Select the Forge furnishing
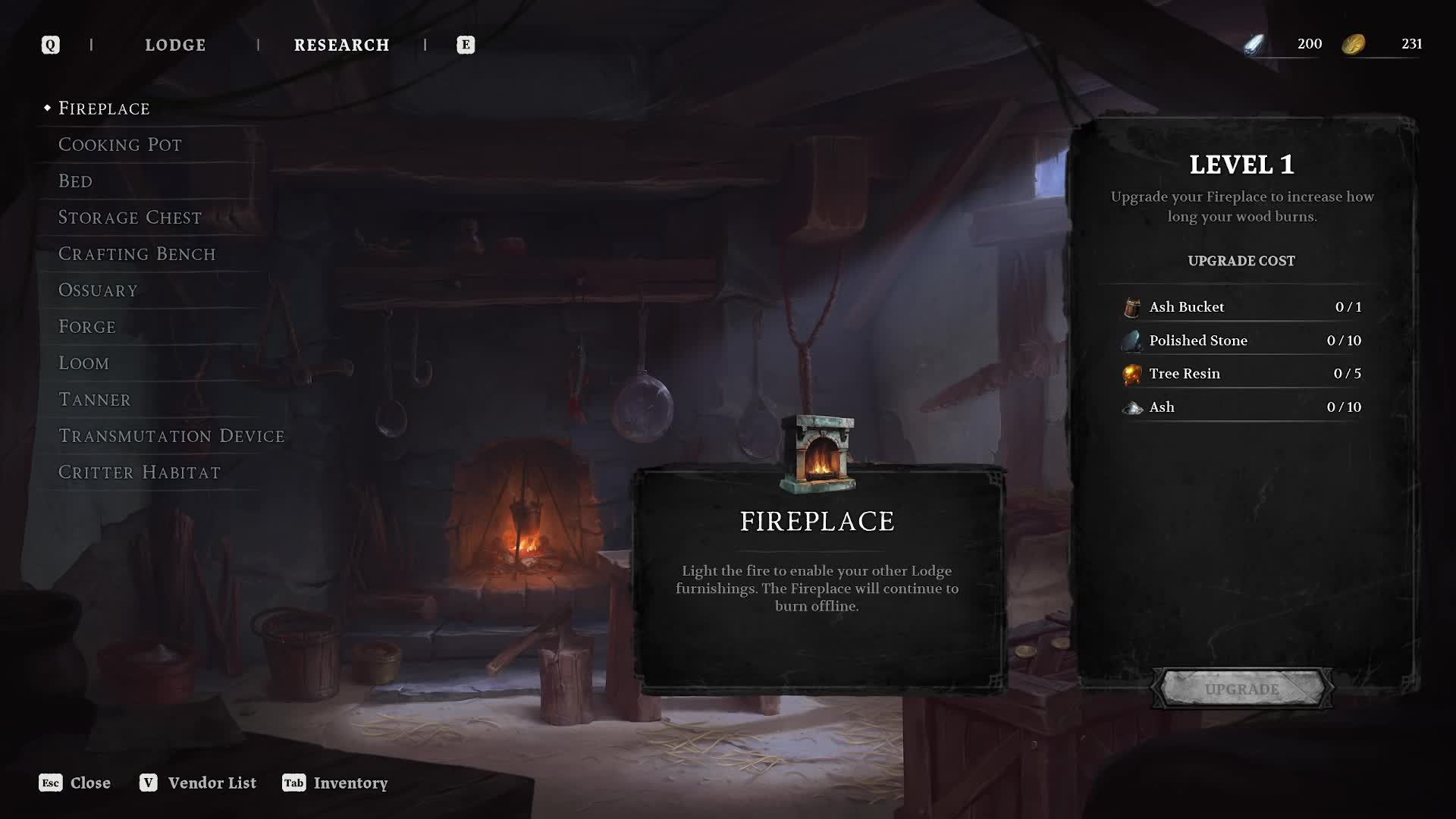Image resolution: width=1456 pixels, height=819 pixels. coord(87,327)
